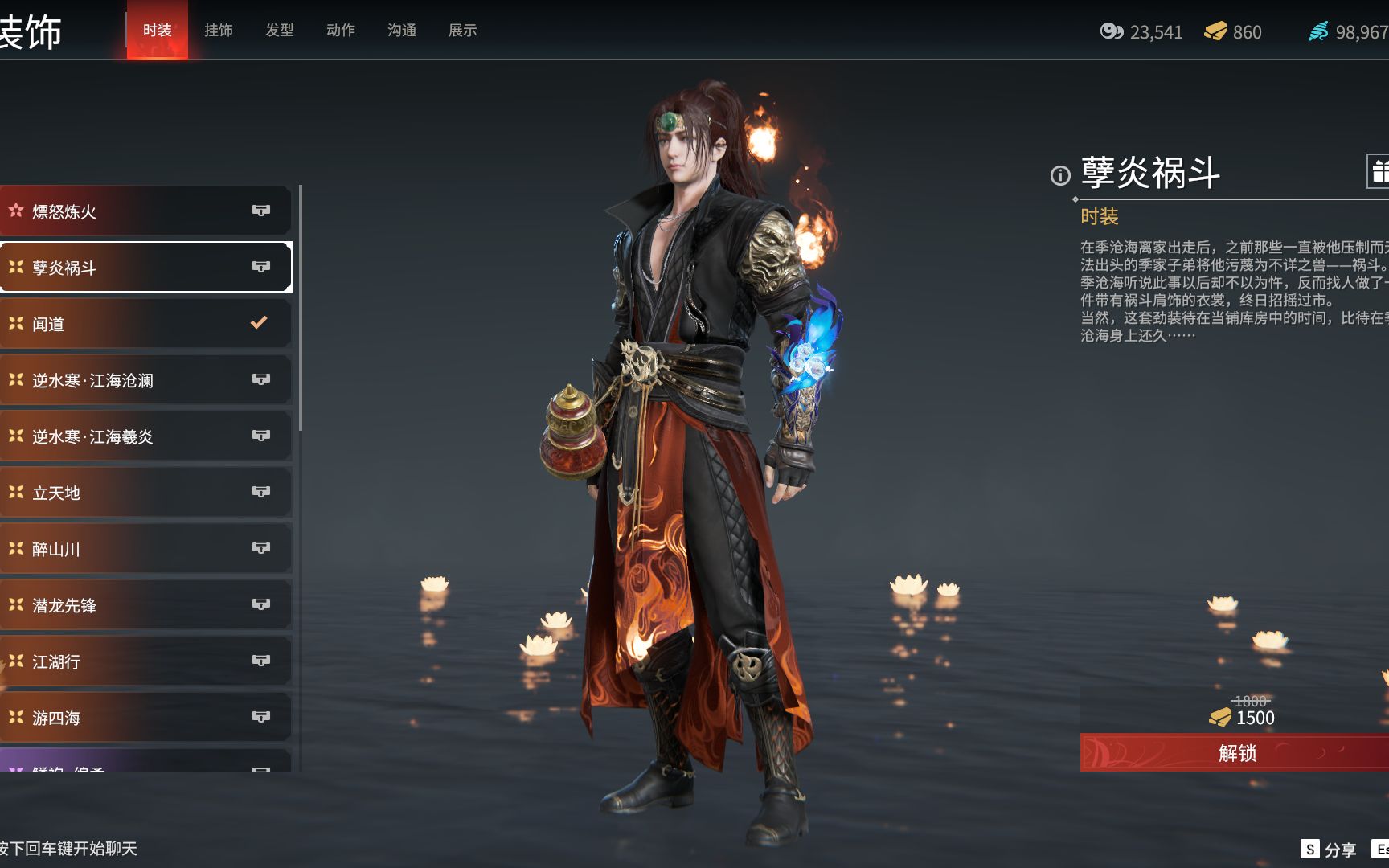Open the 挂饰 tab
Image resolution: width=1389 pixels, height=868 pixels.
218,31
